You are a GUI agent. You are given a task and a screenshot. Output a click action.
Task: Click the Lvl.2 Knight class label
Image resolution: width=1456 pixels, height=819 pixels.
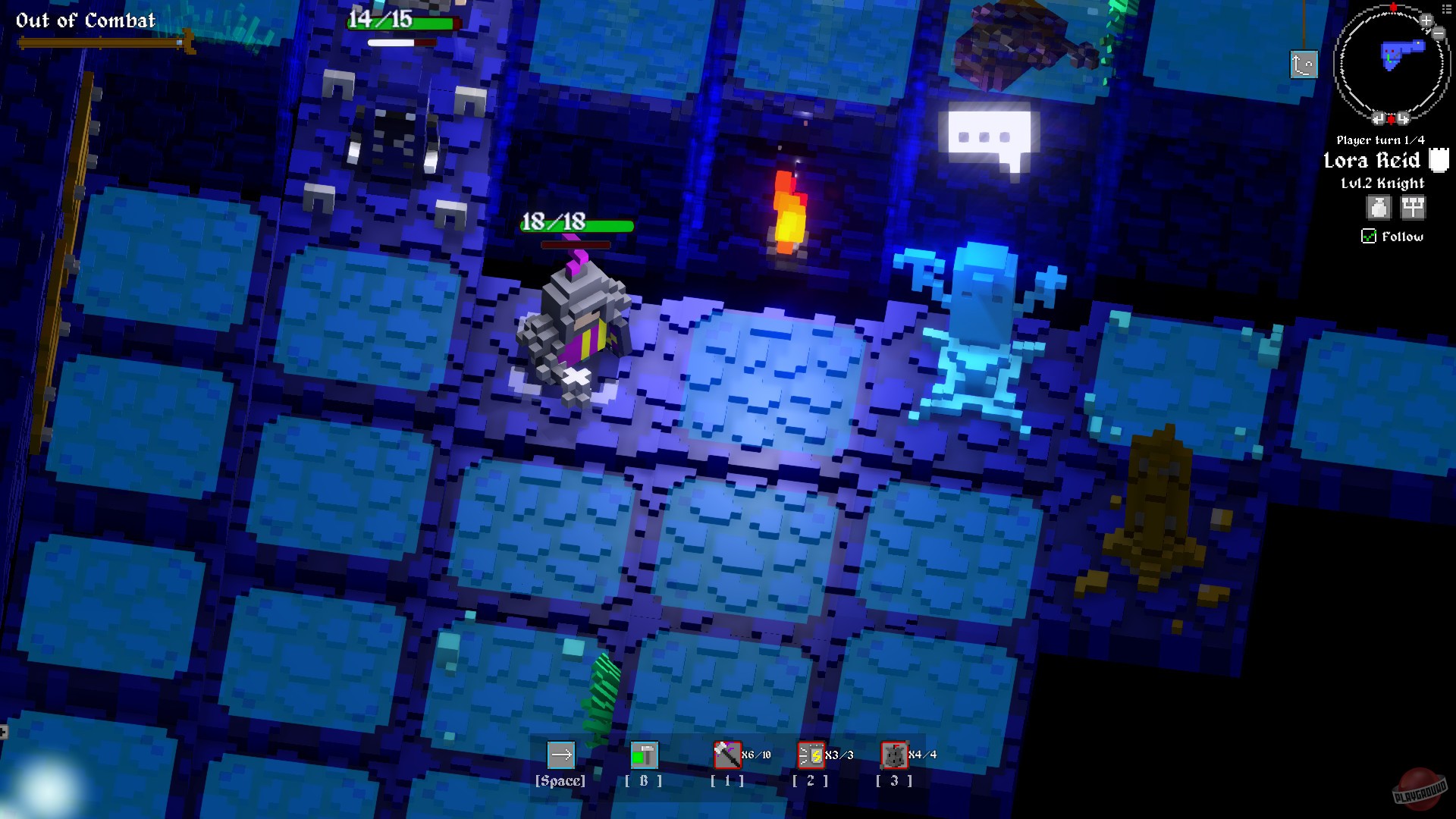coord(1382,183)
